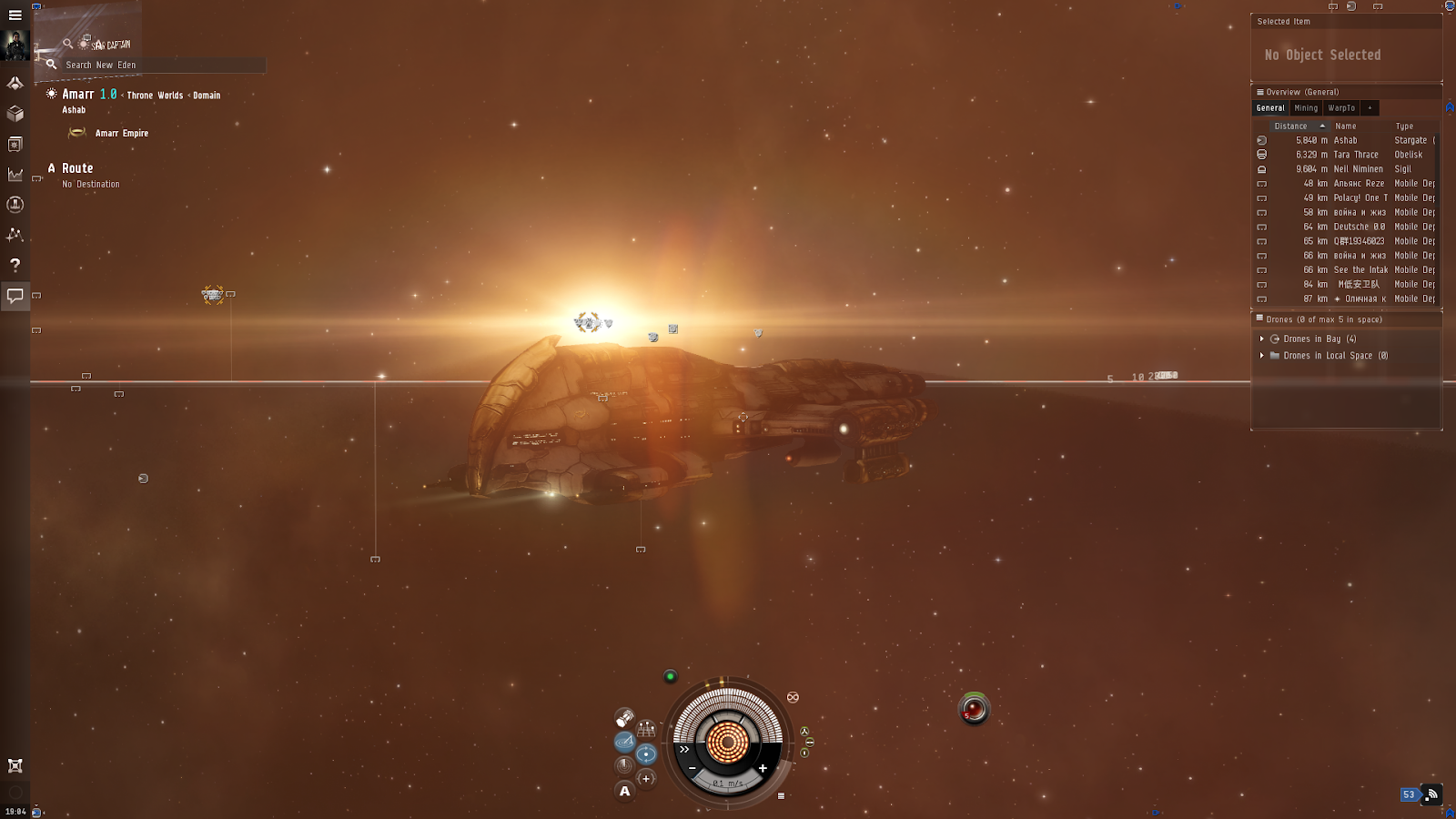Open the help question mark icon
1456x819 pixels.
coord(15,265)
